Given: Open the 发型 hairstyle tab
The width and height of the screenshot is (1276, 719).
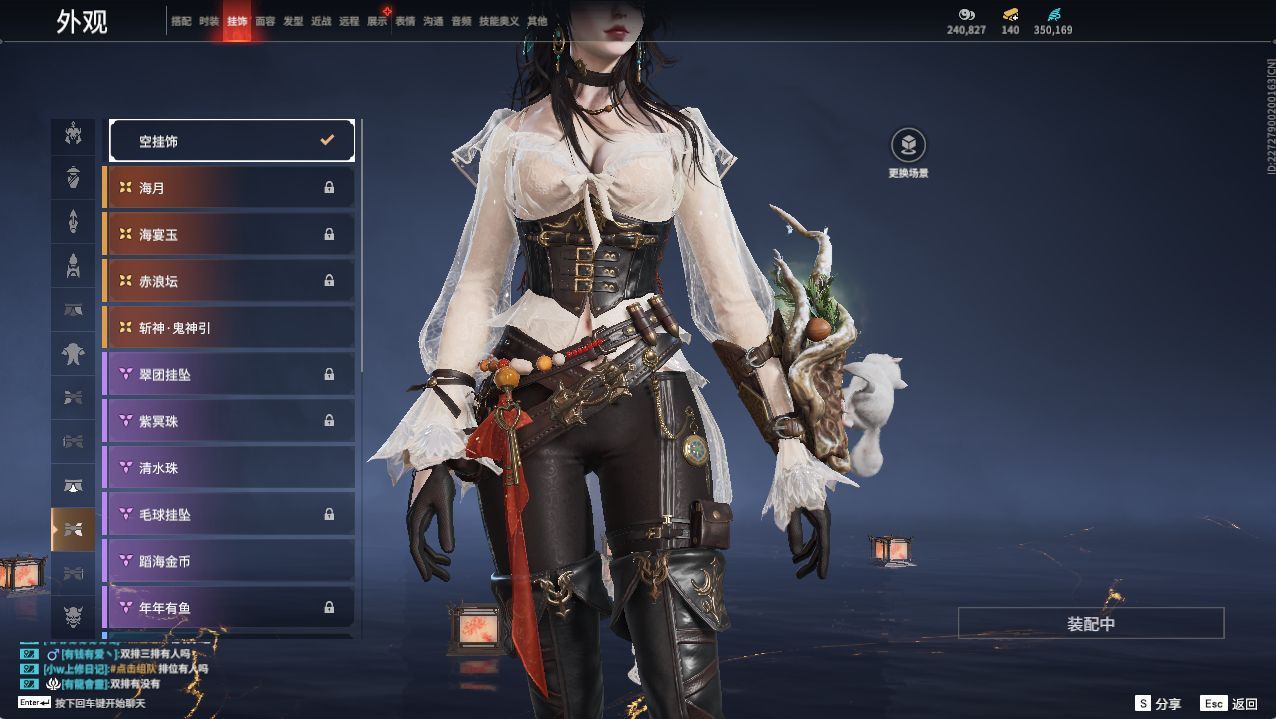Looking at the screenshot, I should (x=293, y=21).
